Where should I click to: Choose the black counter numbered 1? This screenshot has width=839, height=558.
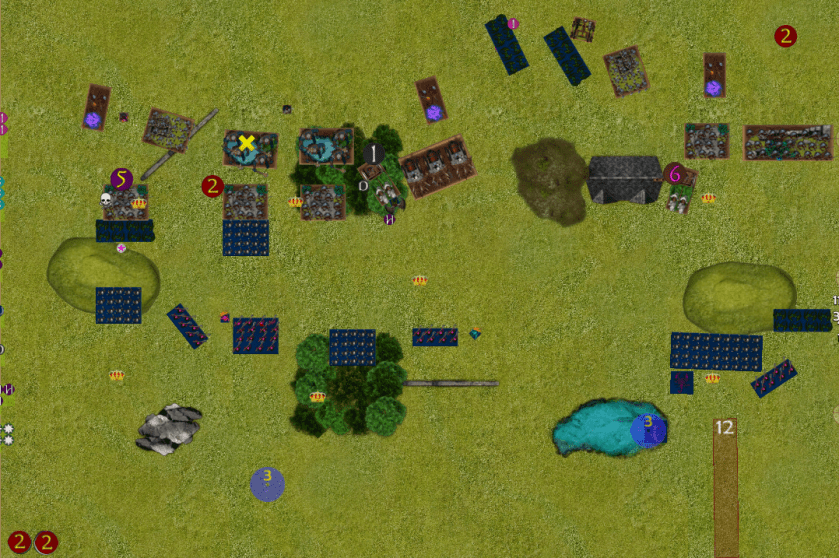point(373,154)
